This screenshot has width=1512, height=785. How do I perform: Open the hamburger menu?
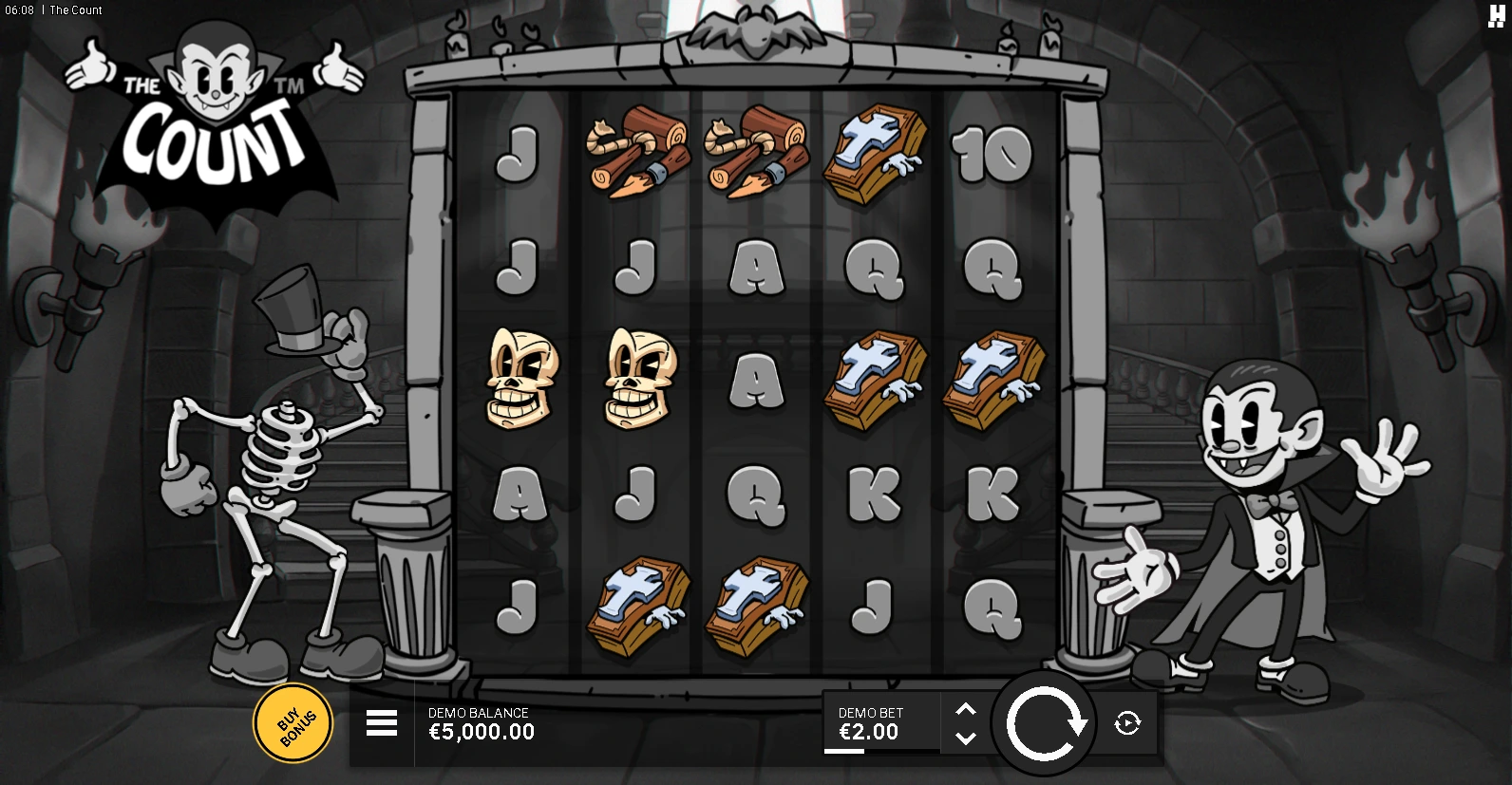coord(381,723)
